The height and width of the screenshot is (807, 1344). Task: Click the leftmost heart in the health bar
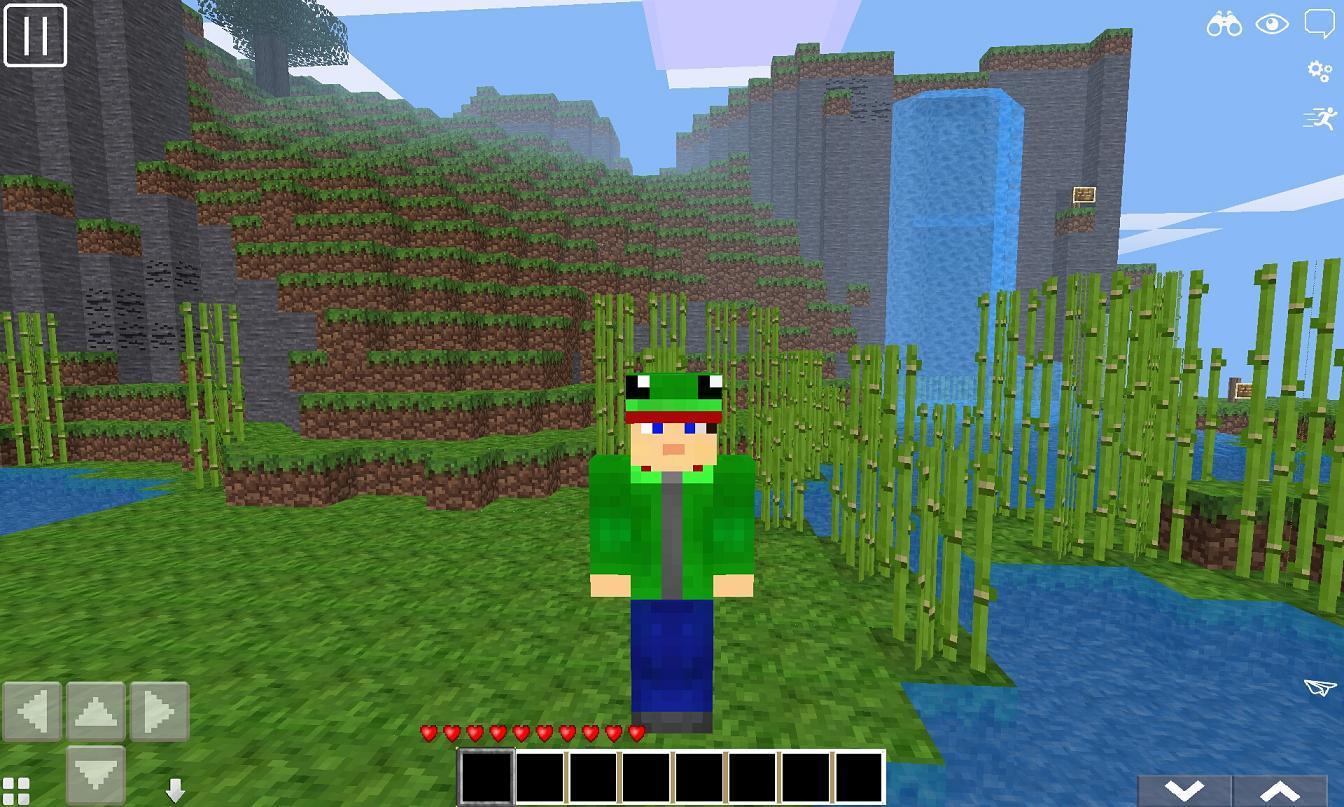[x=428, y=733]
